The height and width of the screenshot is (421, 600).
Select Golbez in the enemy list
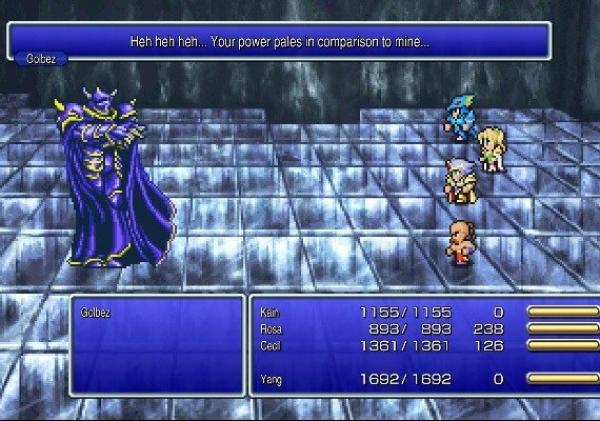point(96,312)
